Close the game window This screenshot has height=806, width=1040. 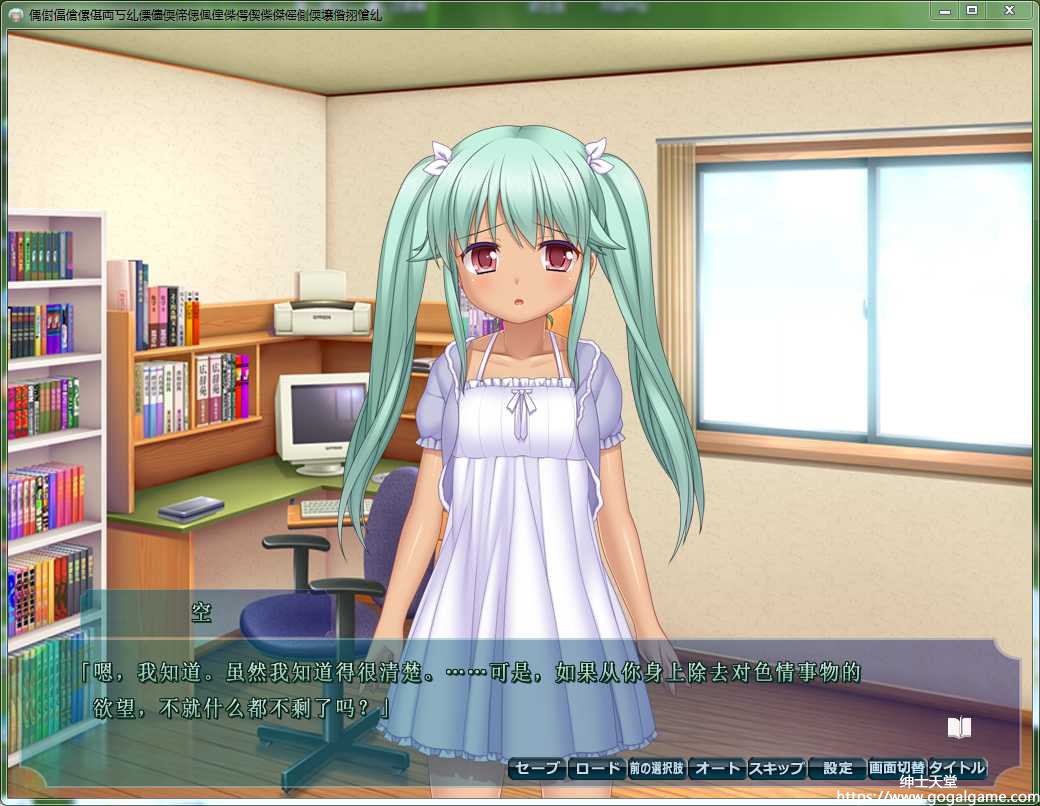(x=1008, y=10)
